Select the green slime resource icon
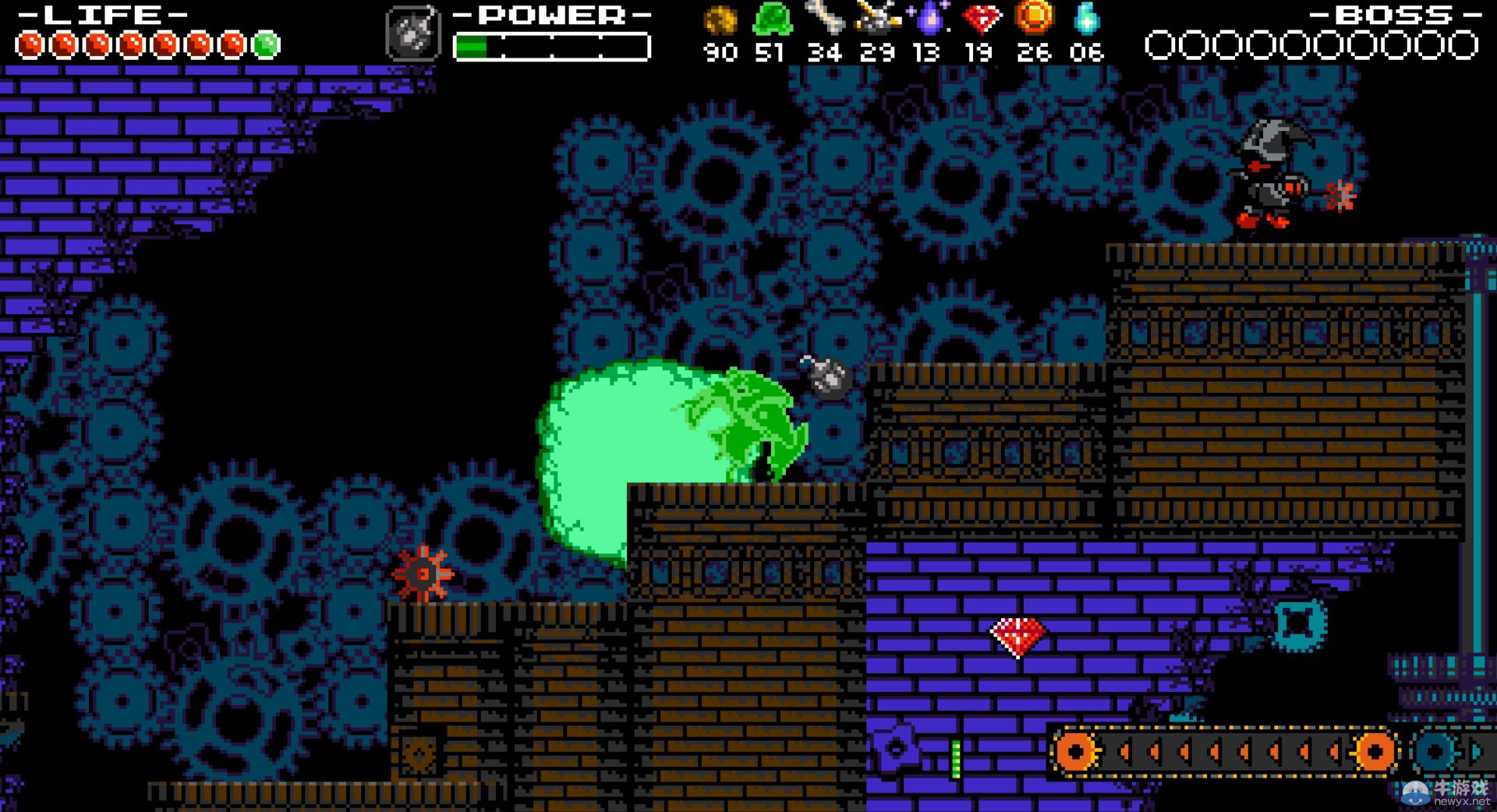1497x812 pixels. pos(772,19)
